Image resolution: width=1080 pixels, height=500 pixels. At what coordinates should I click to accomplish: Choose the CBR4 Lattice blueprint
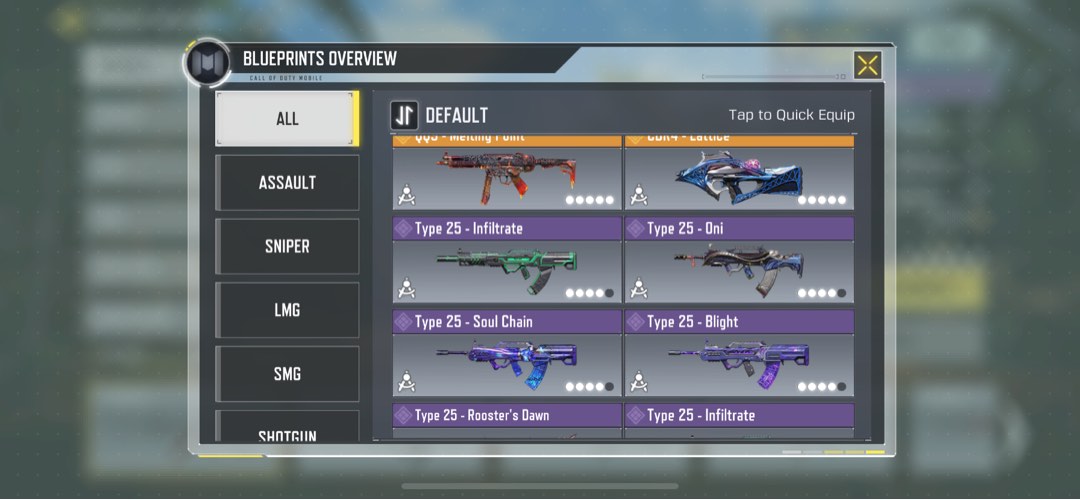click(x=739, y=177)
